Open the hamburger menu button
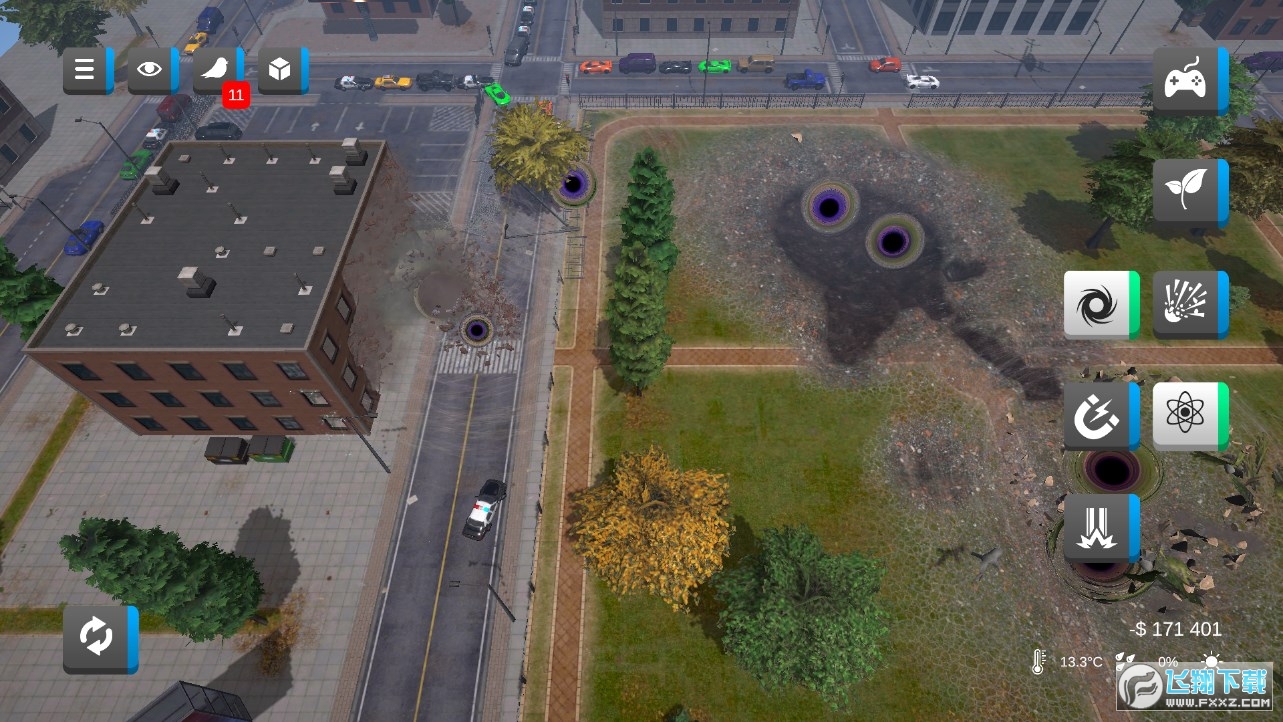Image resolution: width=1283 pixels, height=722 pixels. [86, 70]
